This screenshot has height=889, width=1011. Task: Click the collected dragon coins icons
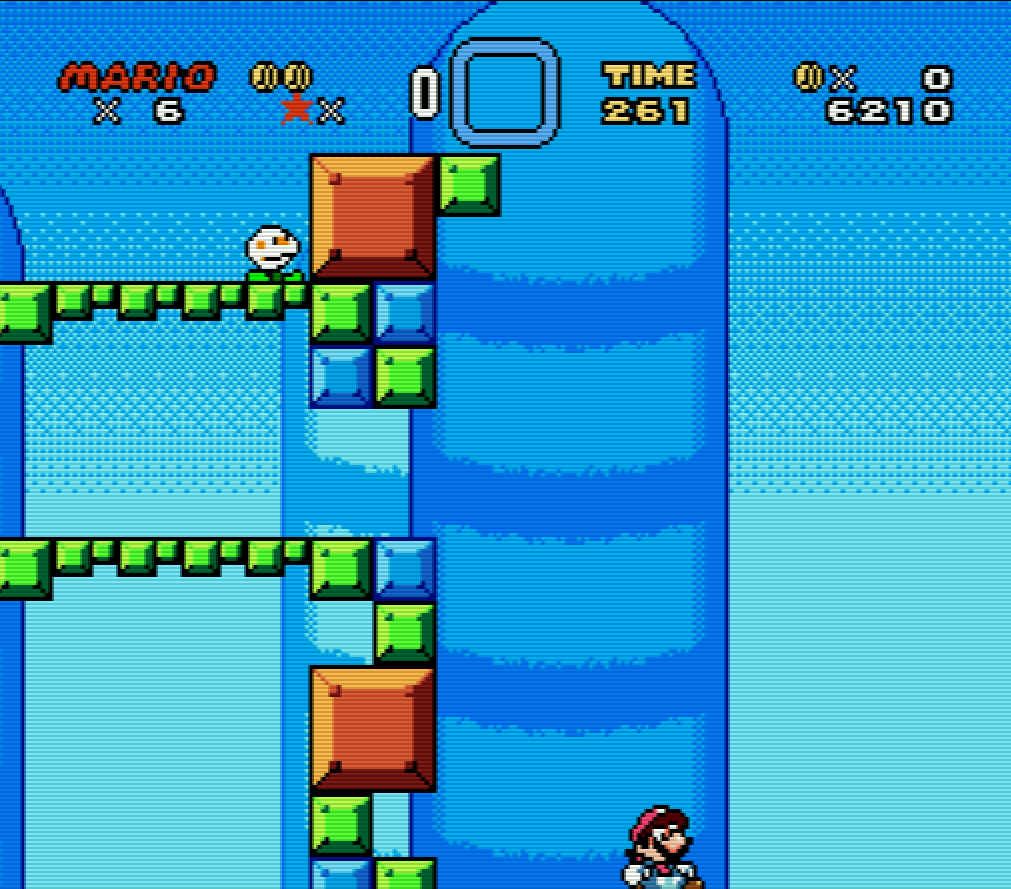point(281,77)
